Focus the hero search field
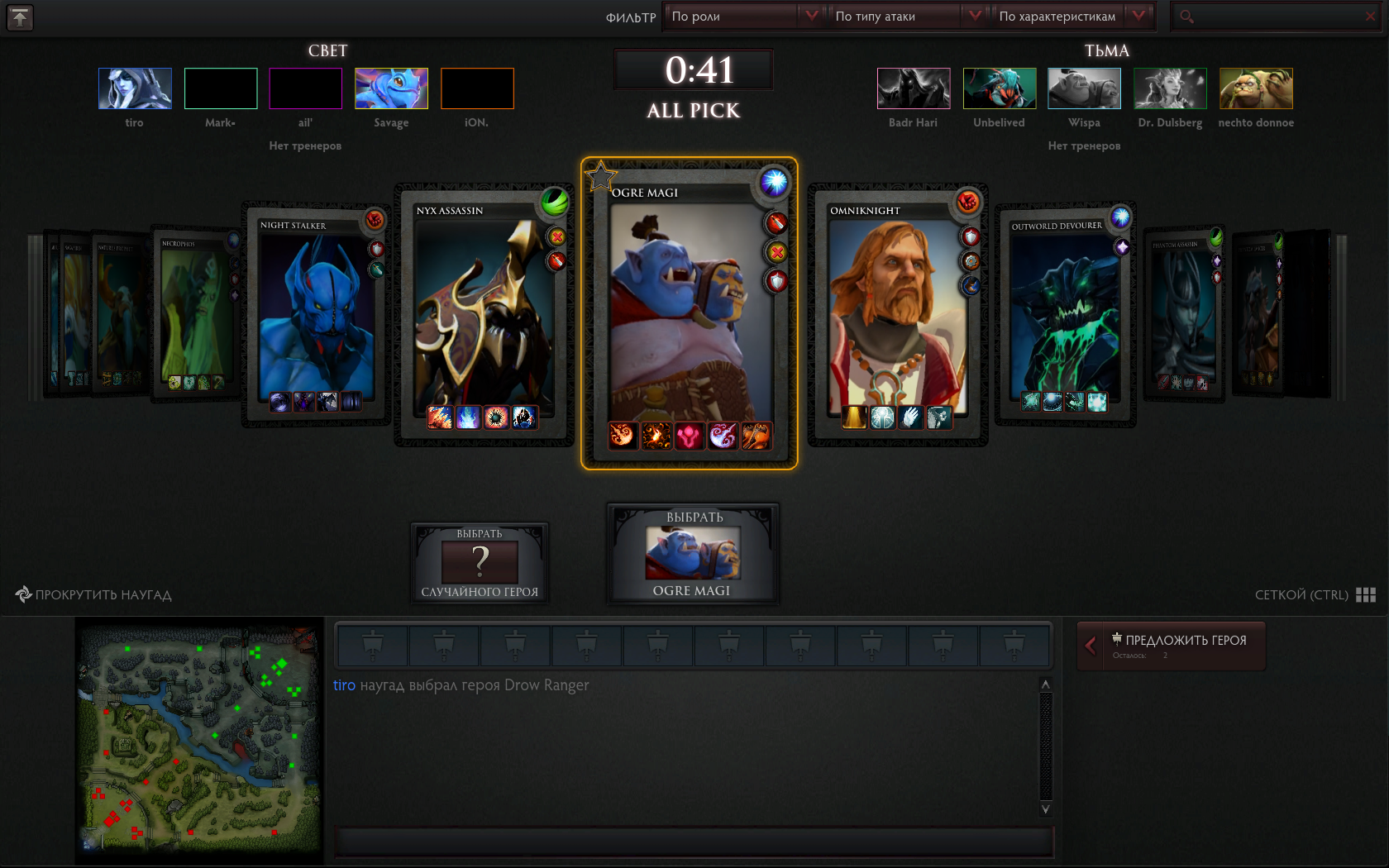 click(1273, 17)
